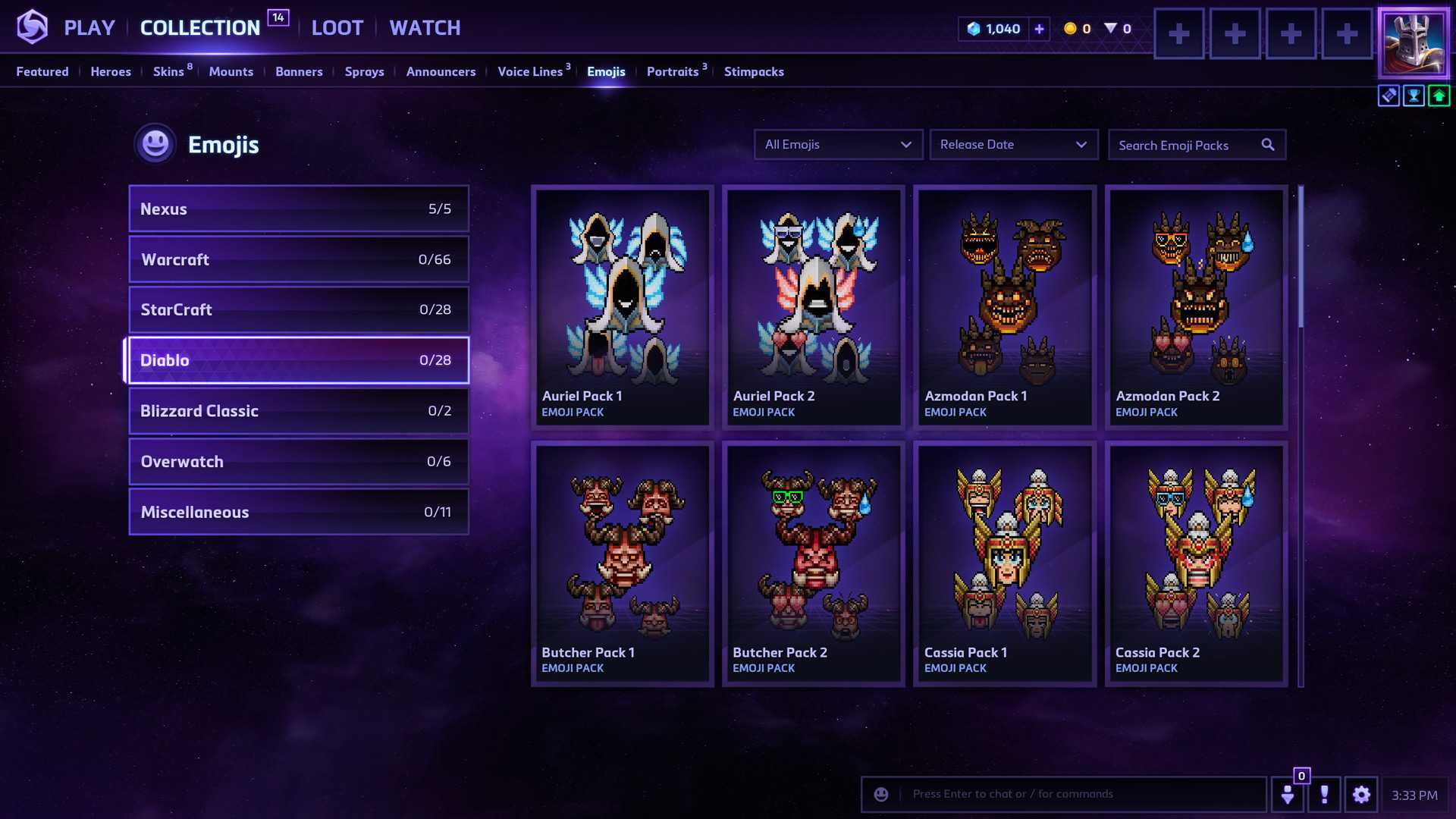This screenshot has width=1456, height=819.
Task: Open the Release Date sort dropdown
Action: [x=1014, y=144]
